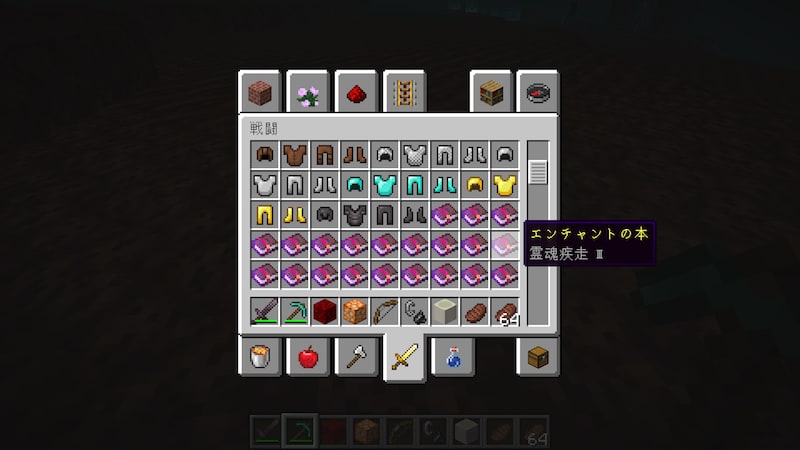The image size is (800, 450).
Task: Select the netherite chestplate
Action: 355,215
